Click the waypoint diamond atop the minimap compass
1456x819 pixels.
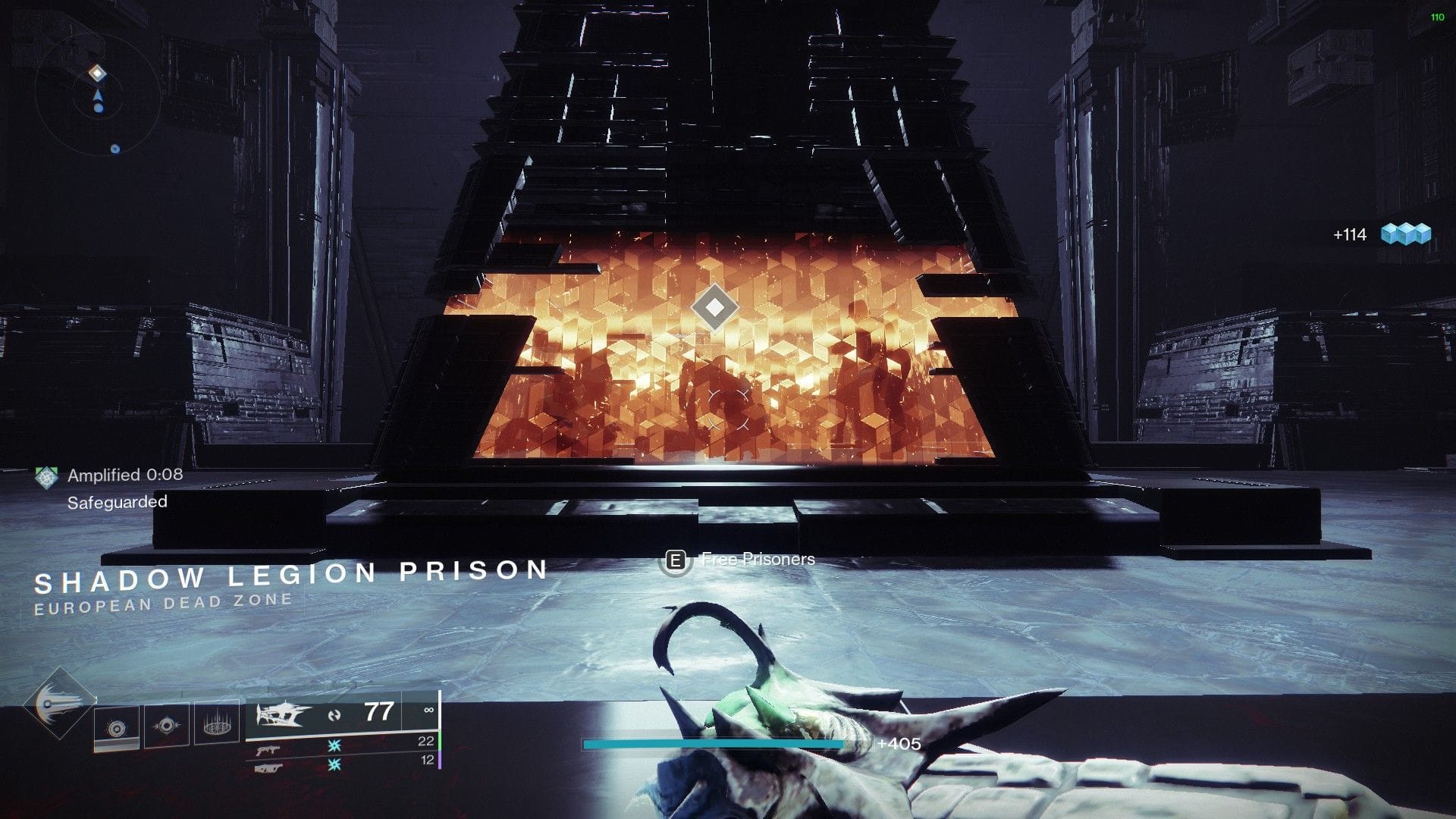(x=97, y=71)
